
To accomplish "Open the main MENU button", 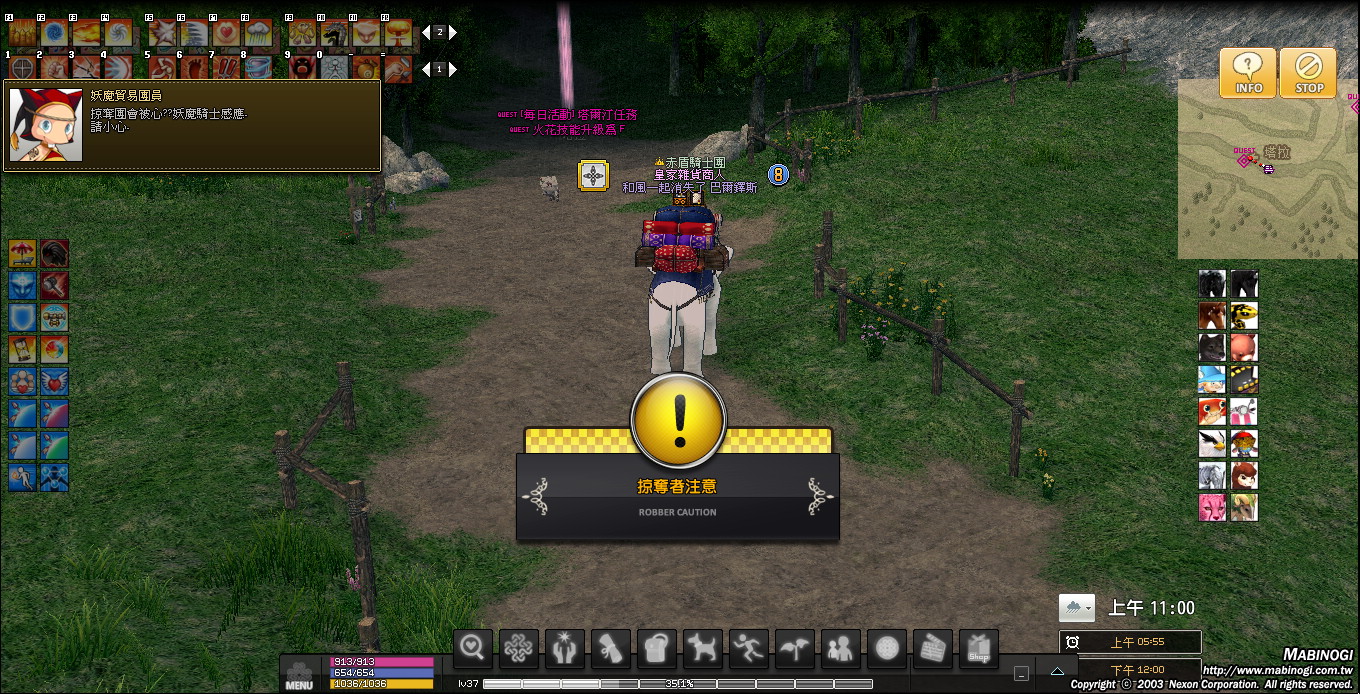I will tap(299, 675).
